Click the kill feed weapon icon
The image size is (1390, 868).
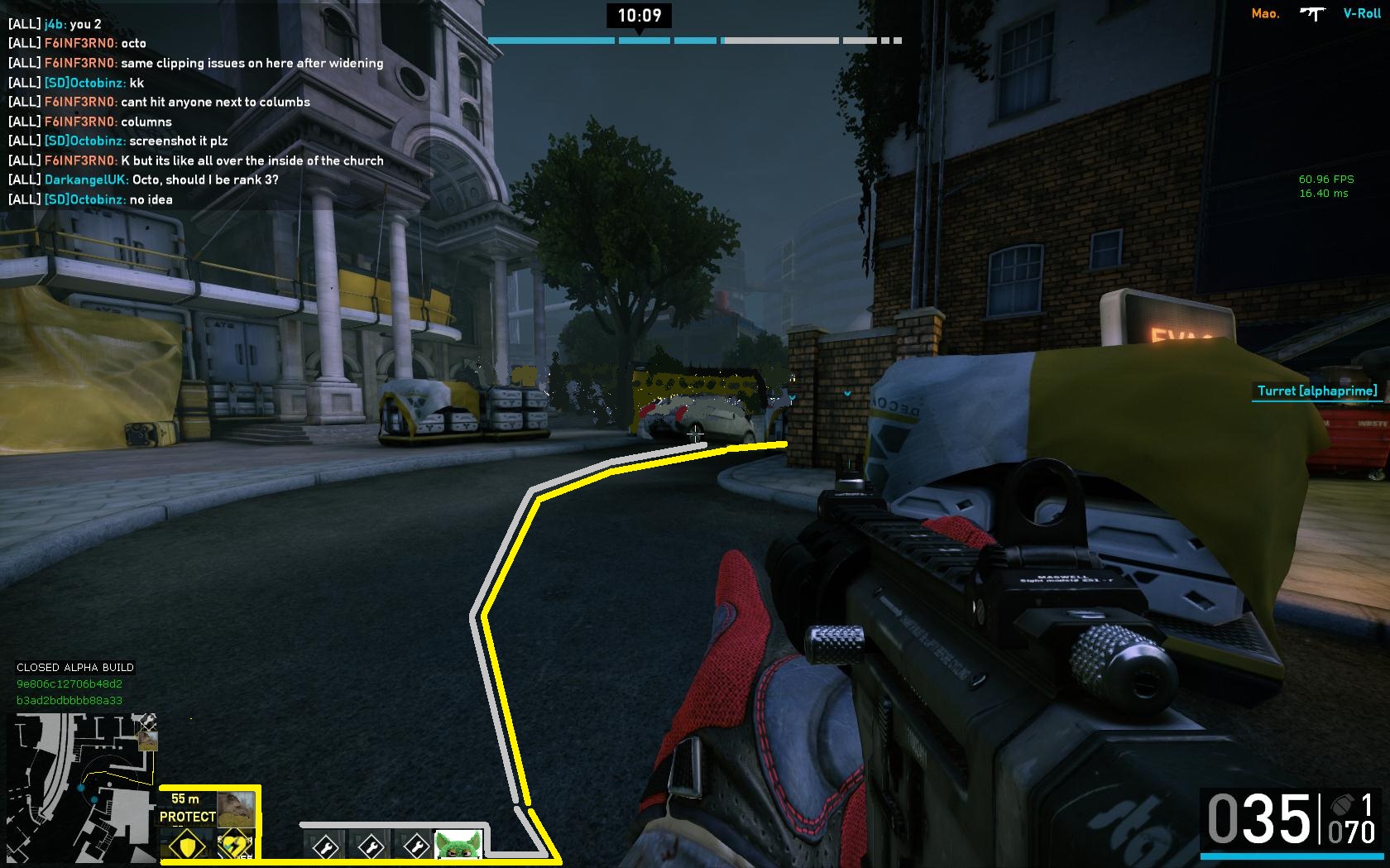click(1312, 13)
